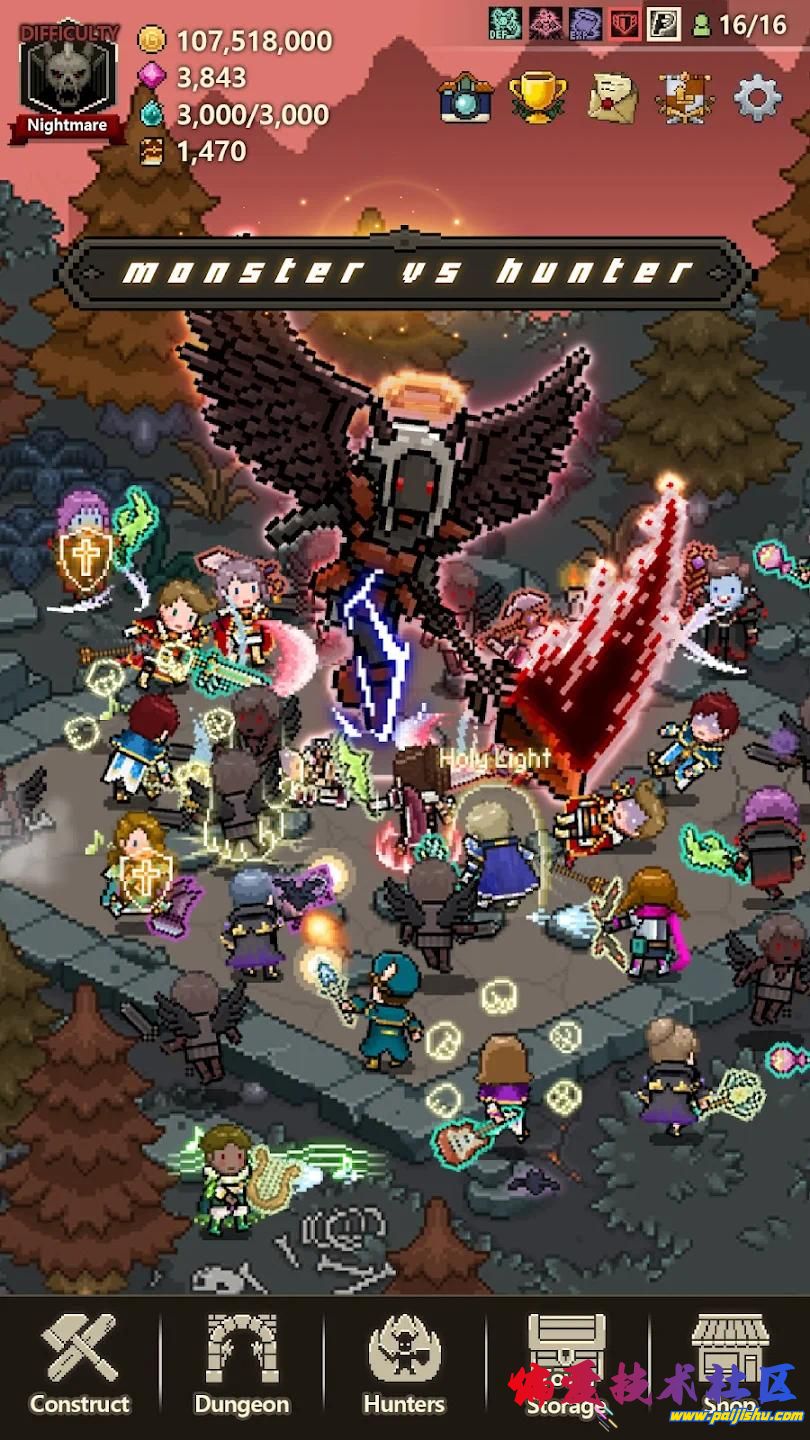The image size is (810, 1440).
Task: Open the Construct menu
Action: pyautogui.click(x=80, y=1366)
